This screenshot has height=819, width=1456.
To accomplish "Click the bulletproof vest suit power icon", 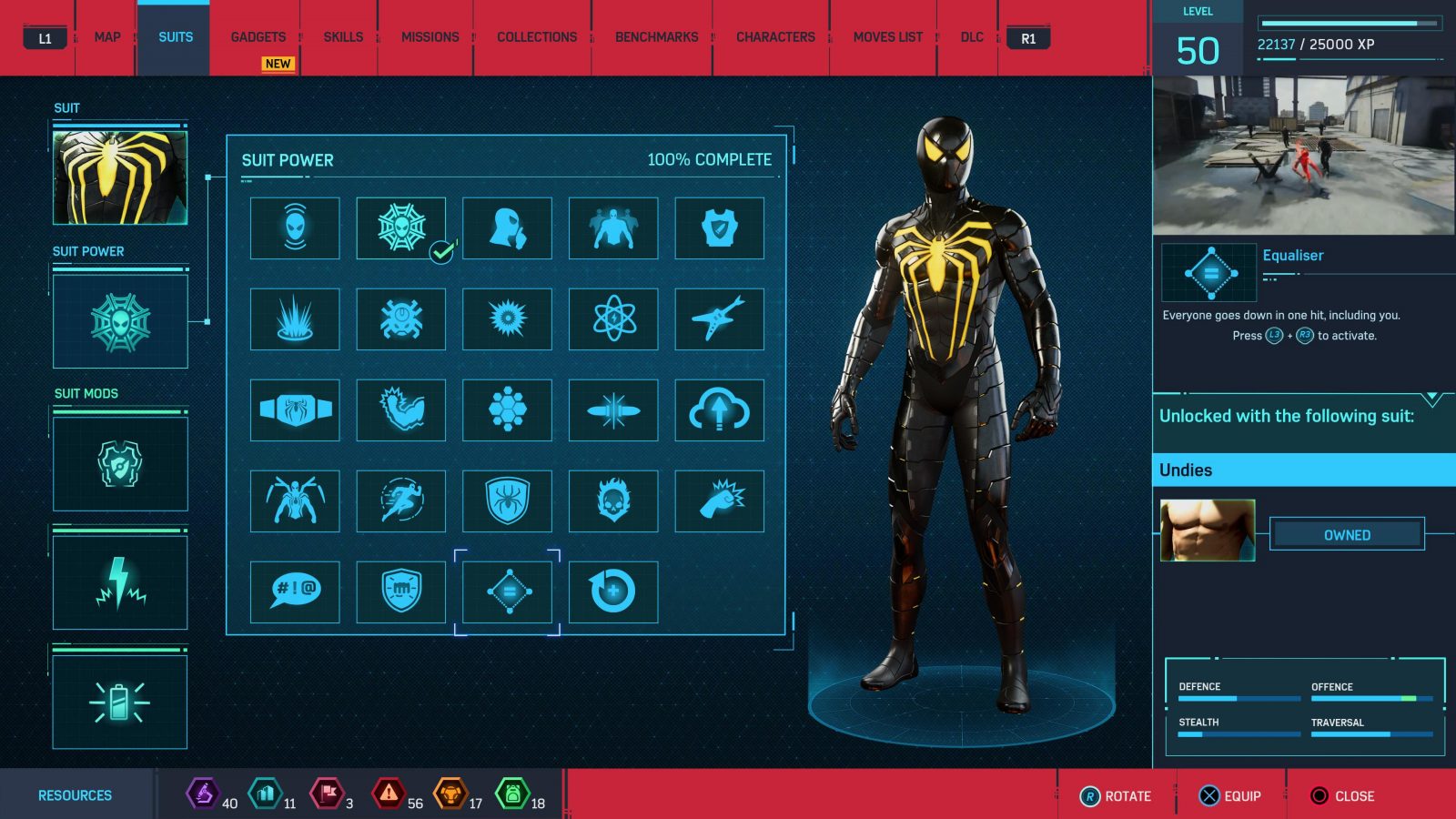I will tap(719, 229).
